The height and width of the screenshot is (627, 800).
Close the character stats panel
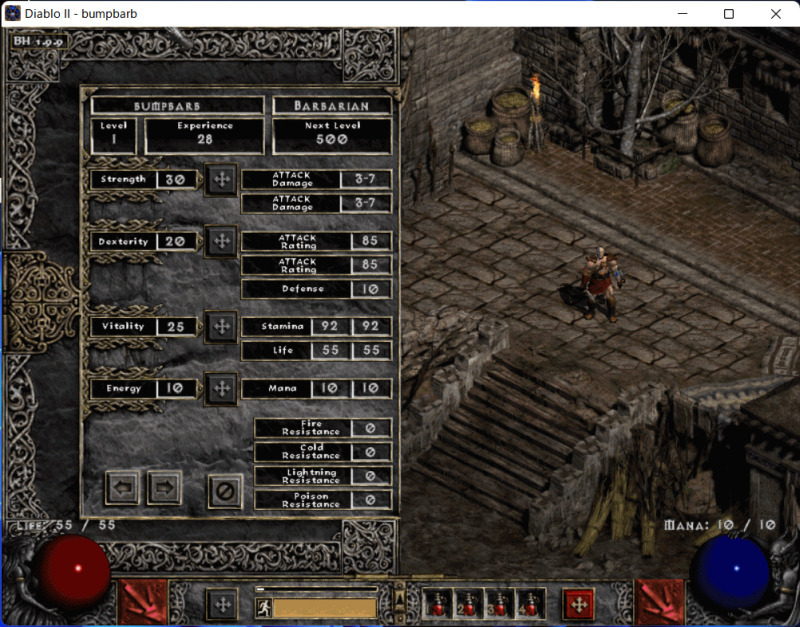point(225,491)
